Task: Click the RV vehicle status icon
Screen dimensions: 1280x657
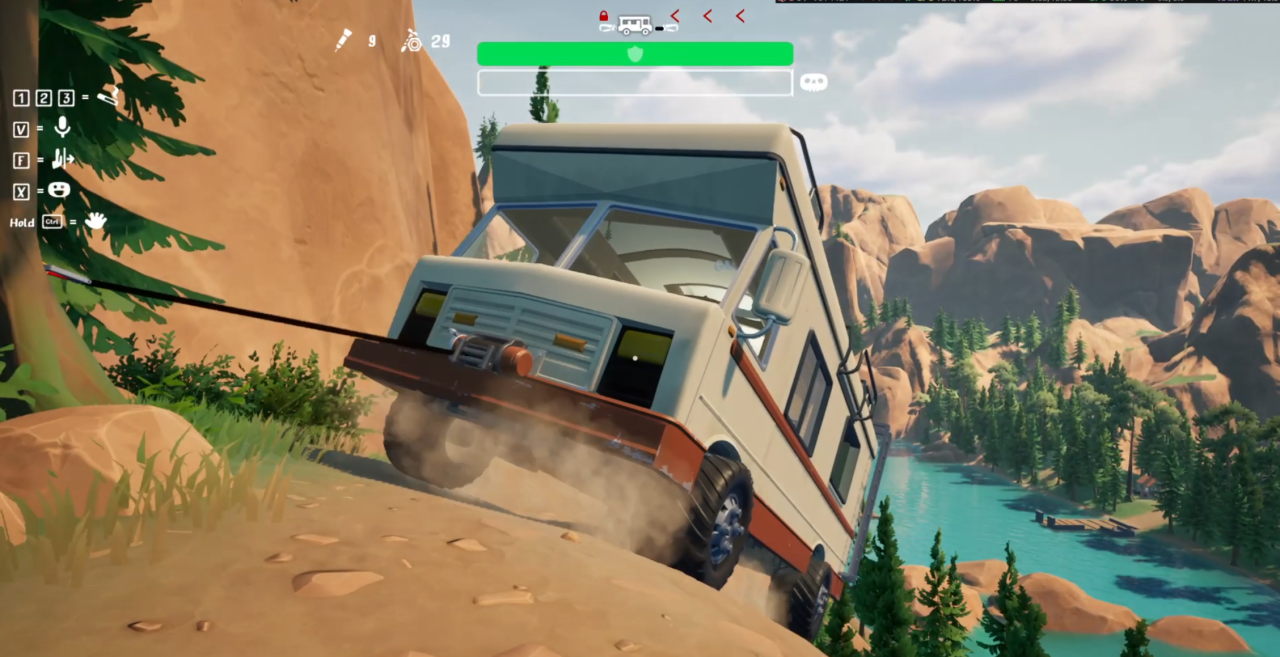Action: point(635,23)
